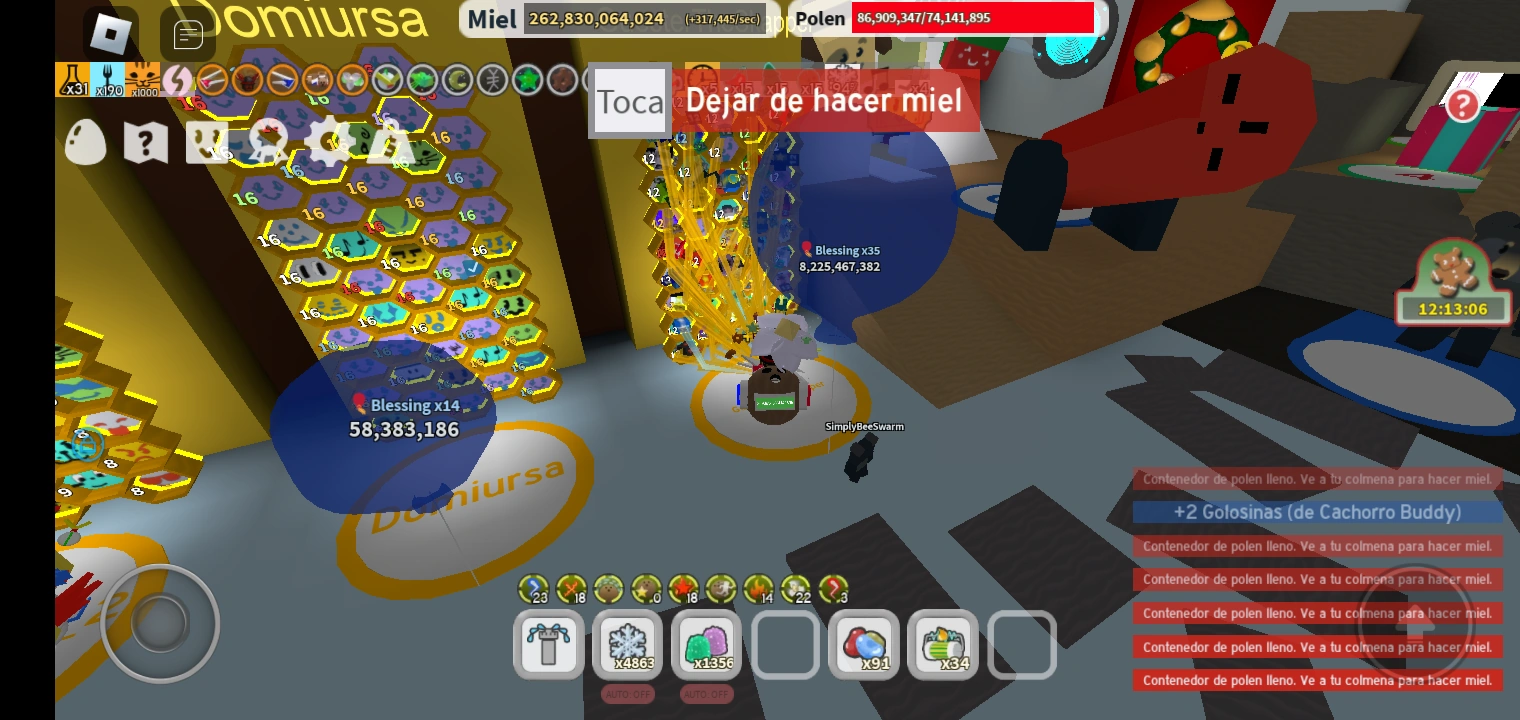
Task: Click the '+2 Golosinas (de Cachorro Buddy)' notification
Action: (1316, 512)
